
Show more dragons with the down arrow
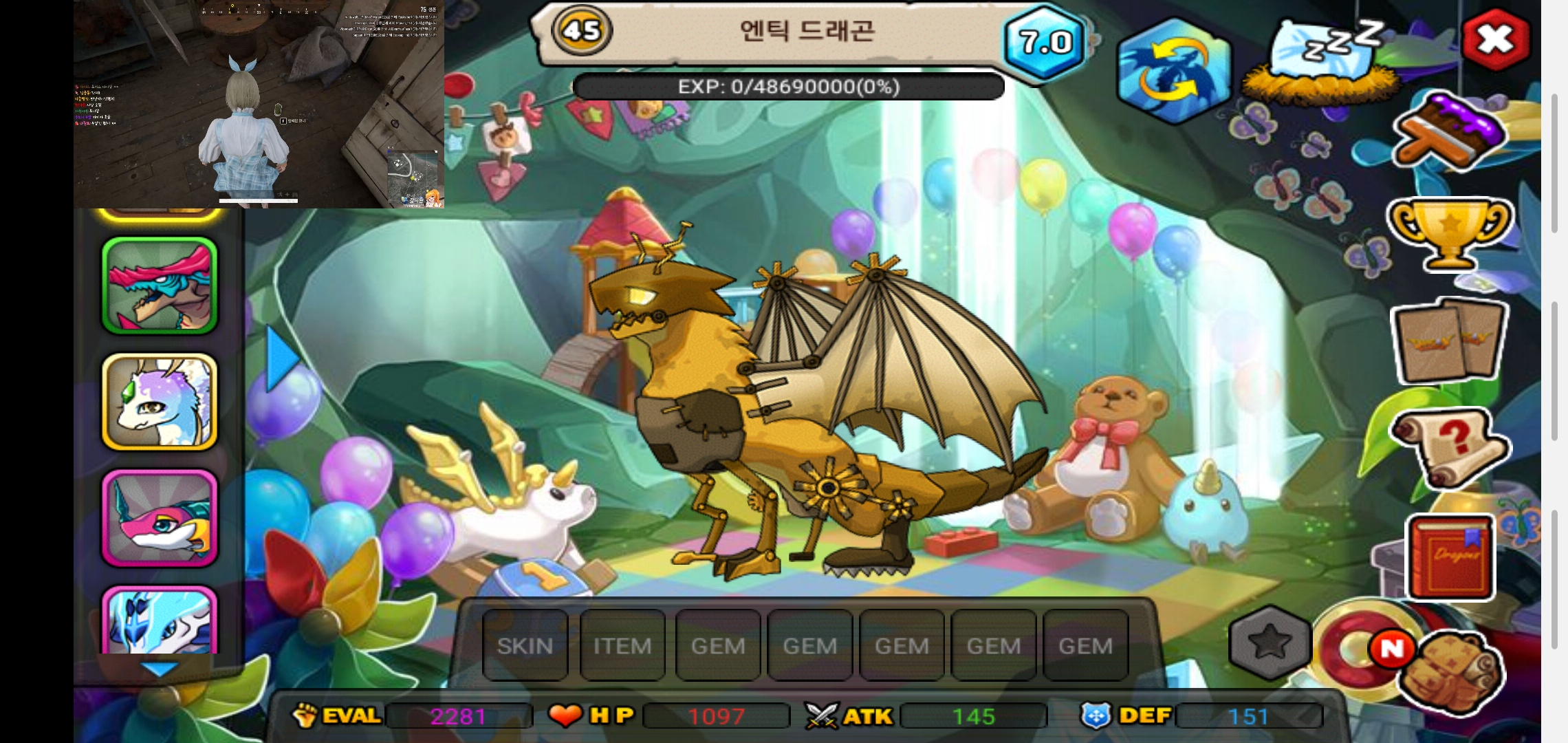(x=160, y=669)
